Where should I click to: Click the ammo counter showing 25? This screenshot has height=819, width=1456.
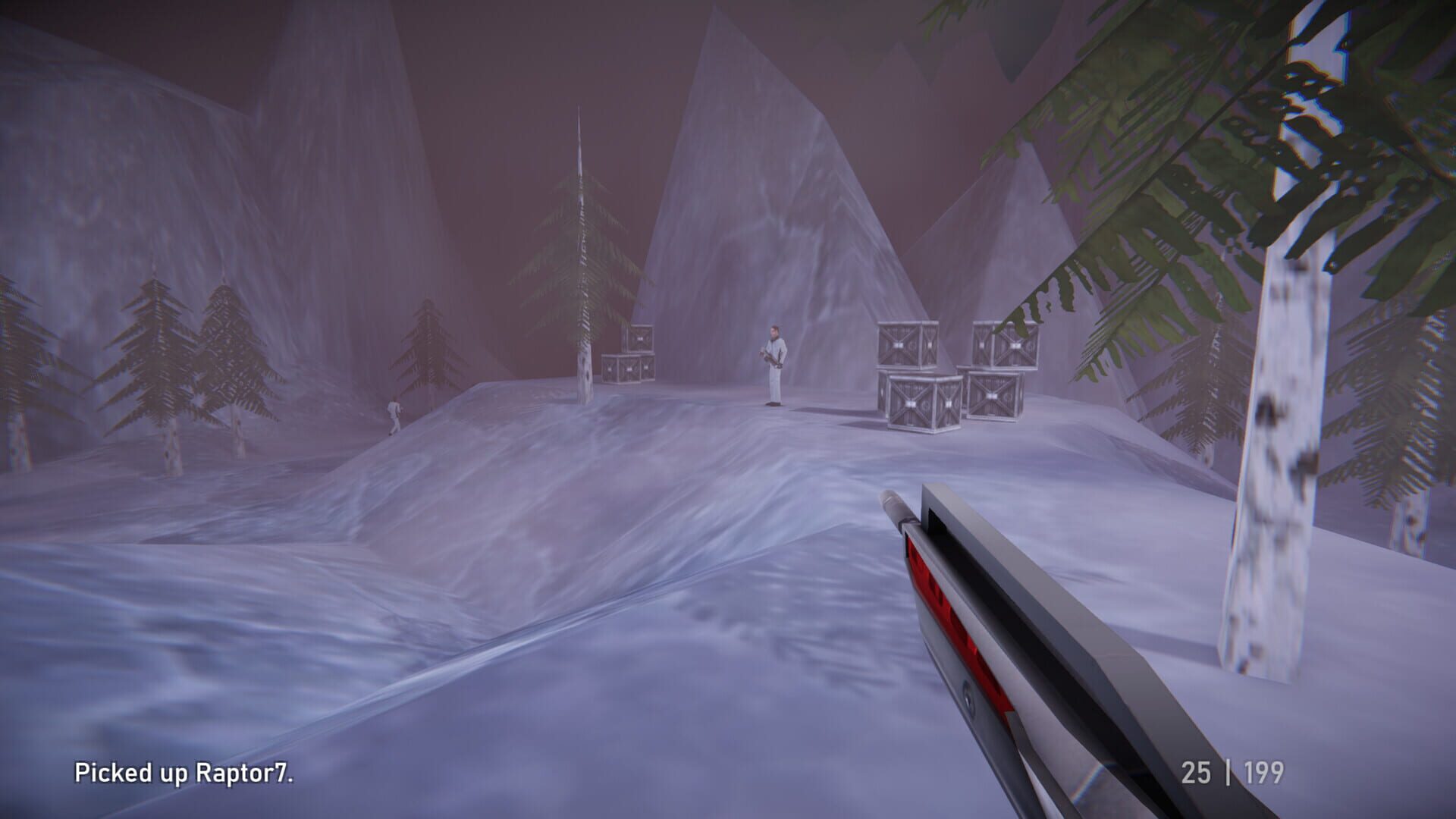click(x=1196, y=772)
